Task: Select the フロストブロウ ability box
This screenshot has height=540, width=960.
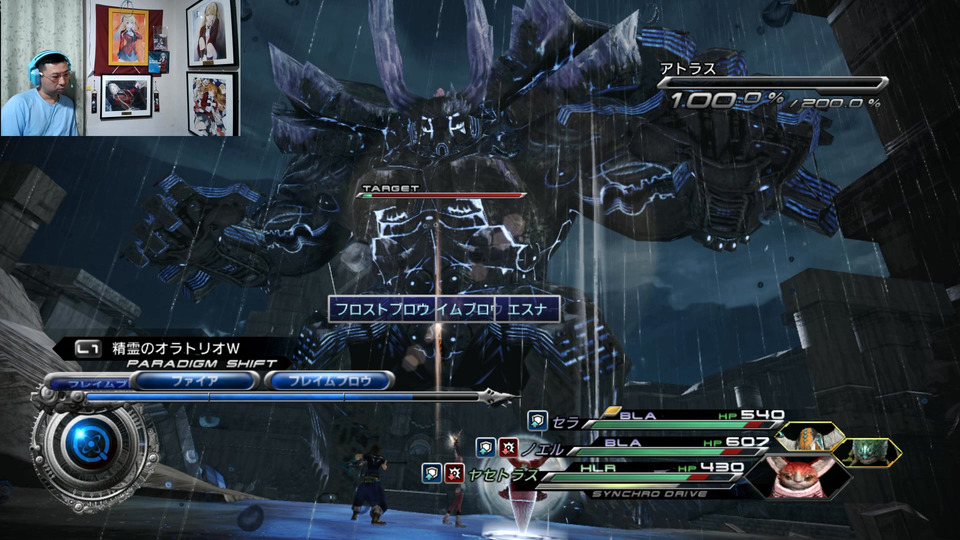Action: tap(381, 308)
